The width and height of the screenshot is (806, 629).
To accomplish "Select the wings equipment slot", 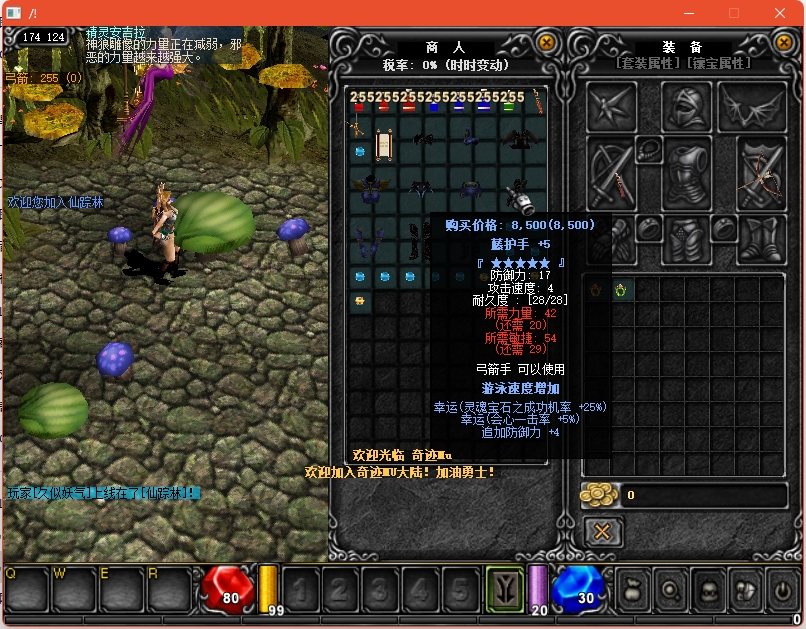I will pos(752,105).
